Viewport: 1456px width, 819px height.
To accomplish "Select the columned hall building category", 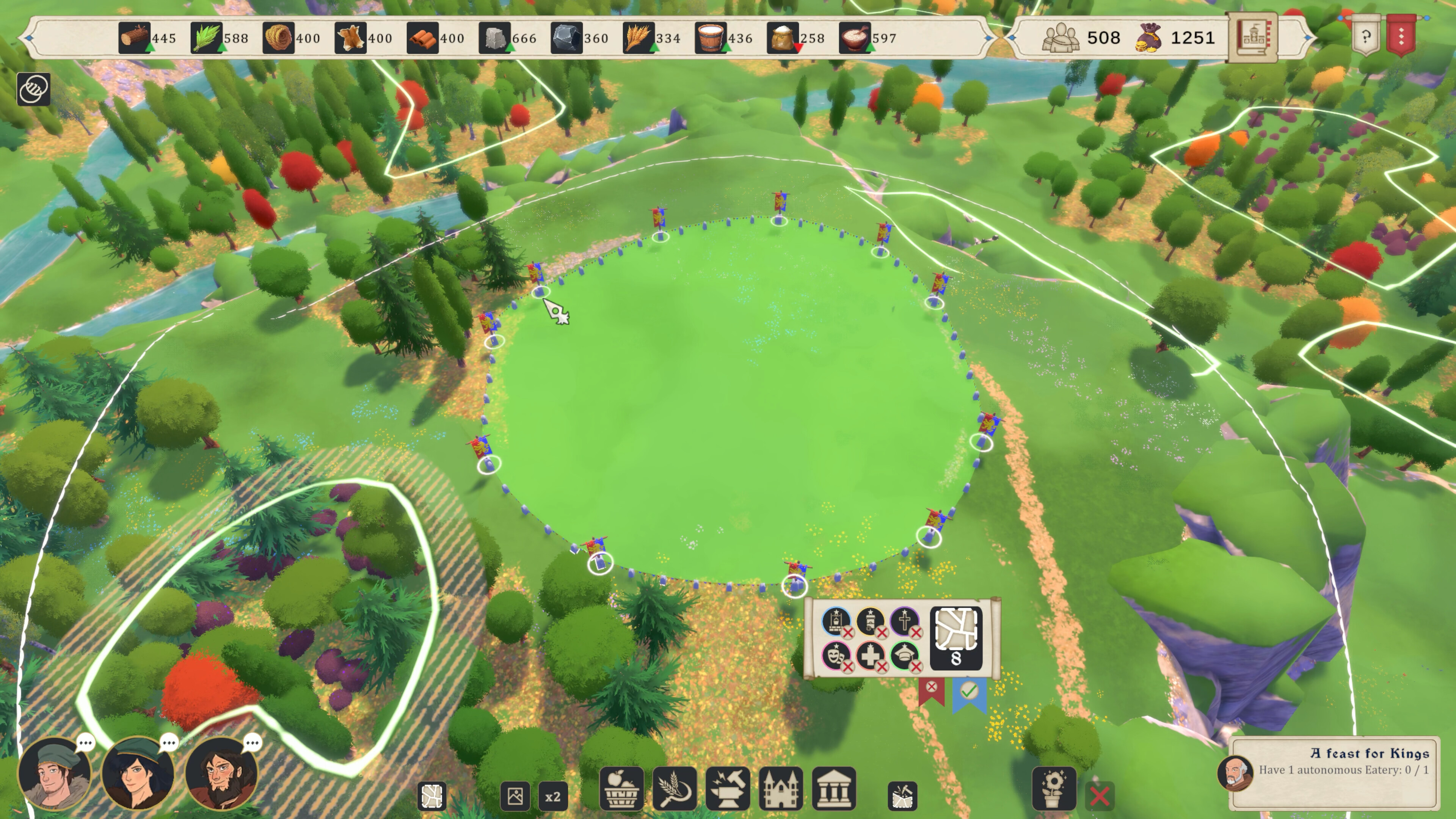I will click(834, 789).
